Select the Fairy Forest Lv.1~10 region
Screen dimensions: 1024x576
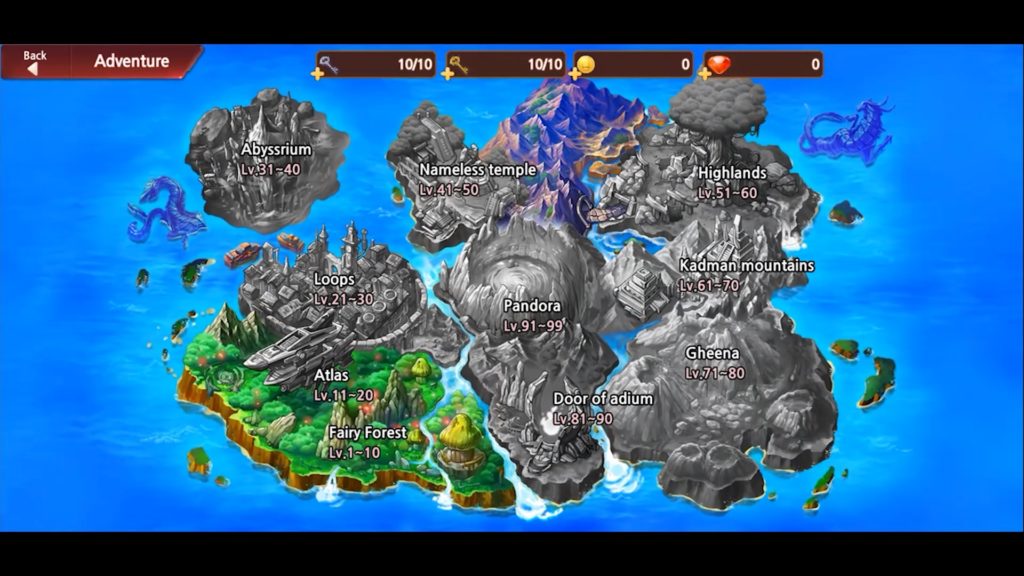click(367, 441)
